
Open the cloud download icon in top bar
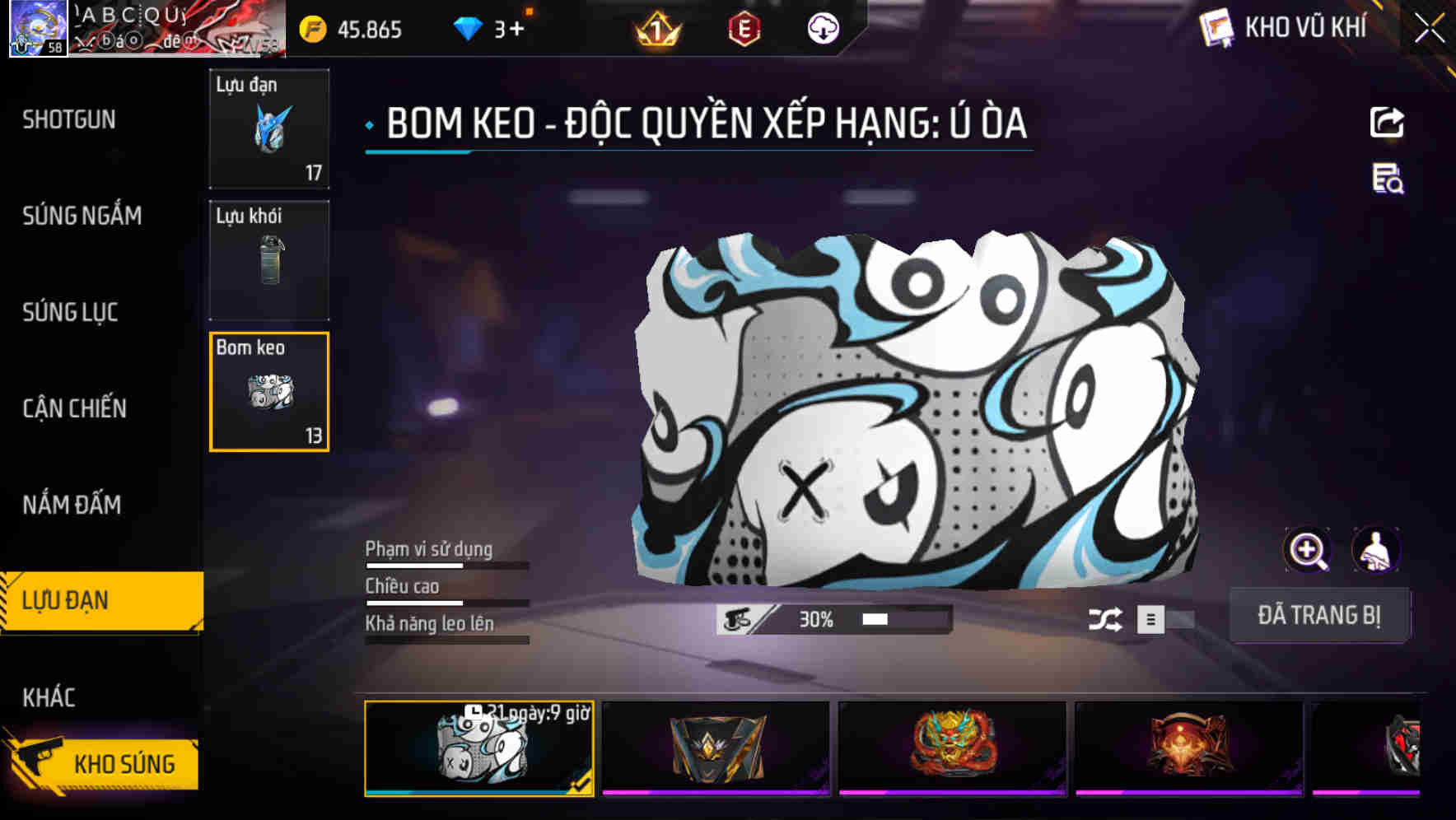tap(824, 29)
